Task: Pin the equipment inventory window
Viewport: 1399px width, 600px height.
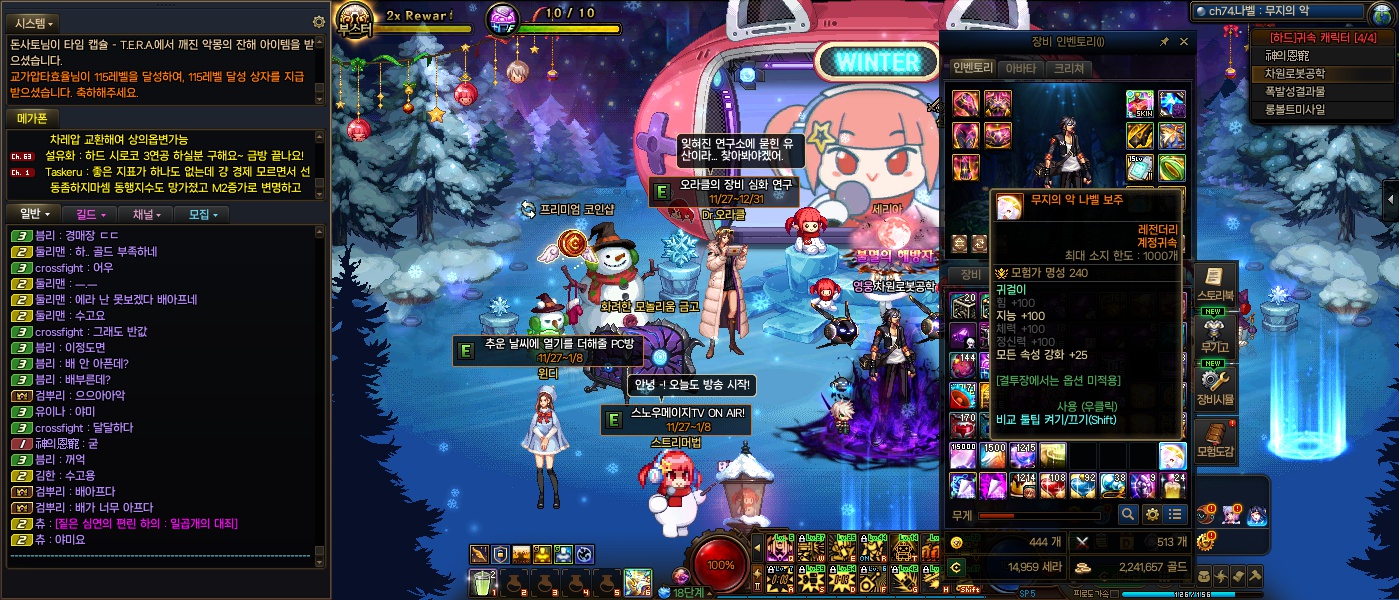Action: tap(1164, 42)
